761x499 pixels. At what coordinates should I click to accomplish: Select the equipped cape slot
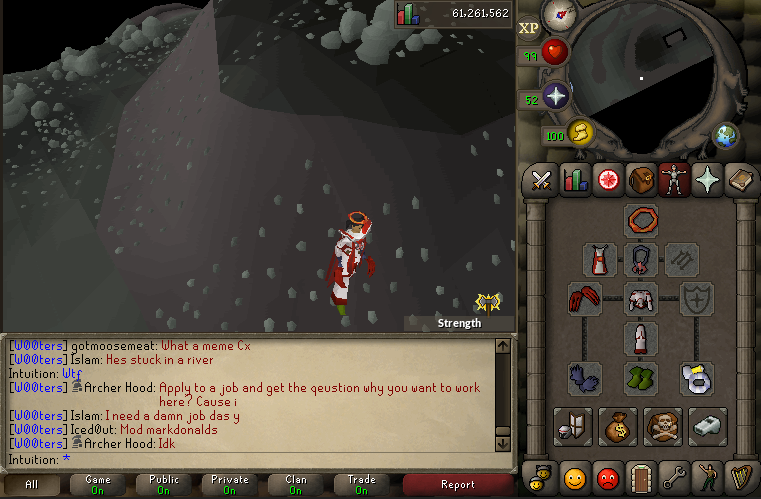point(600,258)
